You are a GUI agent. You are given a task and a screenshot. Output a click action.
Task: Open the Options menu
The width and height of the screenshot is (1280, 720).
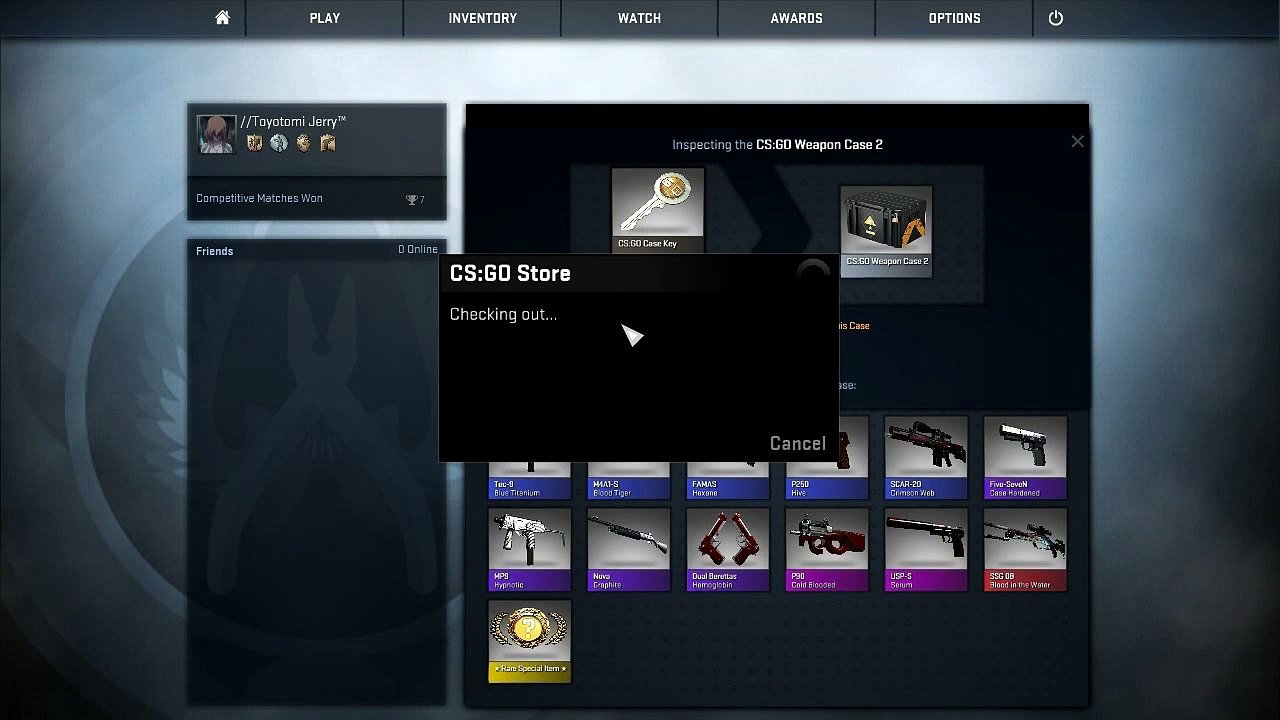point(954,18)
